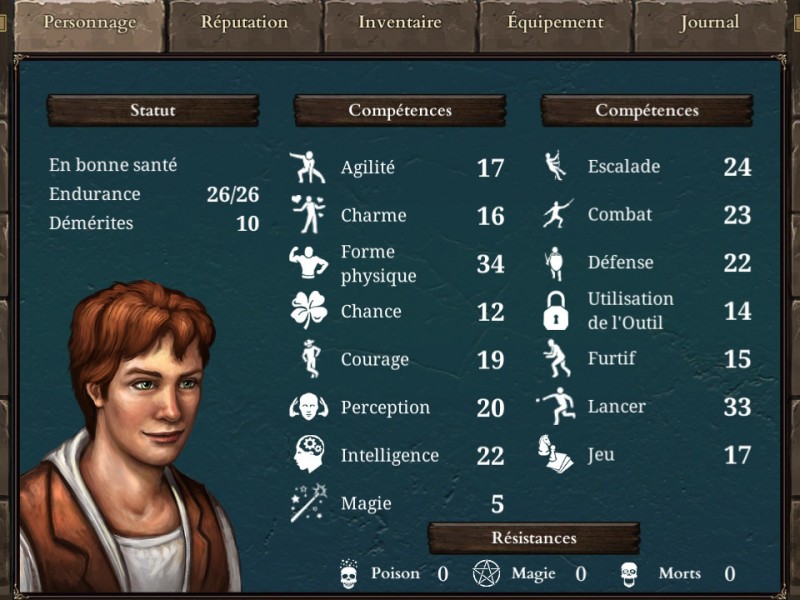Open the Journal tab
Image resolution: width=800 pixels, height=600 pixels.
(709, 22)
